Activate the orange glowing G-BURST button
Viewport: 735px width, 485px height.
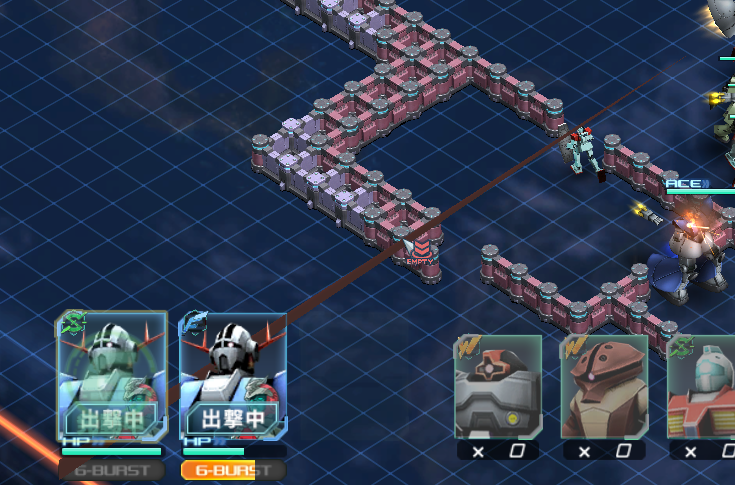[x=233, y=469]
